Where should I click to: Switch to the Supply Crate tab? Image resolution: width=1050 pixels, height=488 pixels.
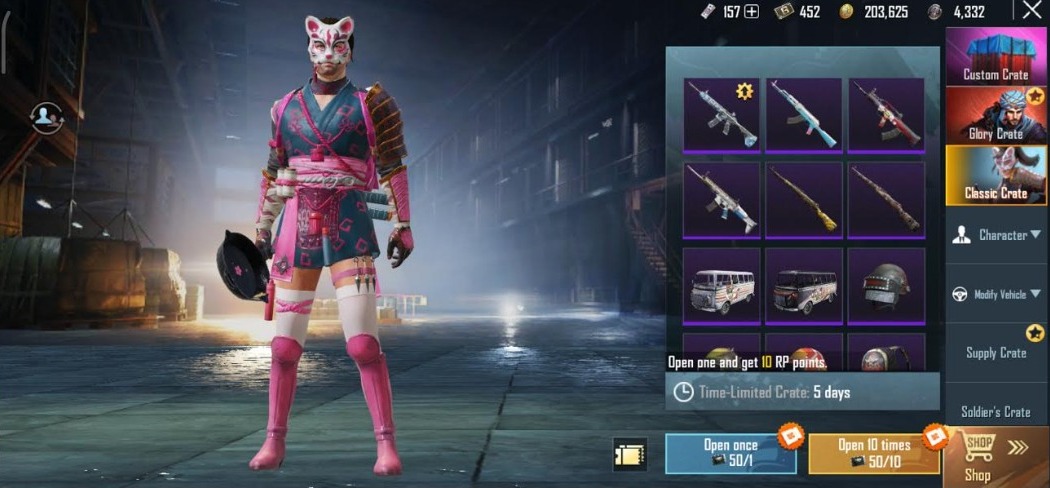pyautogui.click(x=996, y=352)
